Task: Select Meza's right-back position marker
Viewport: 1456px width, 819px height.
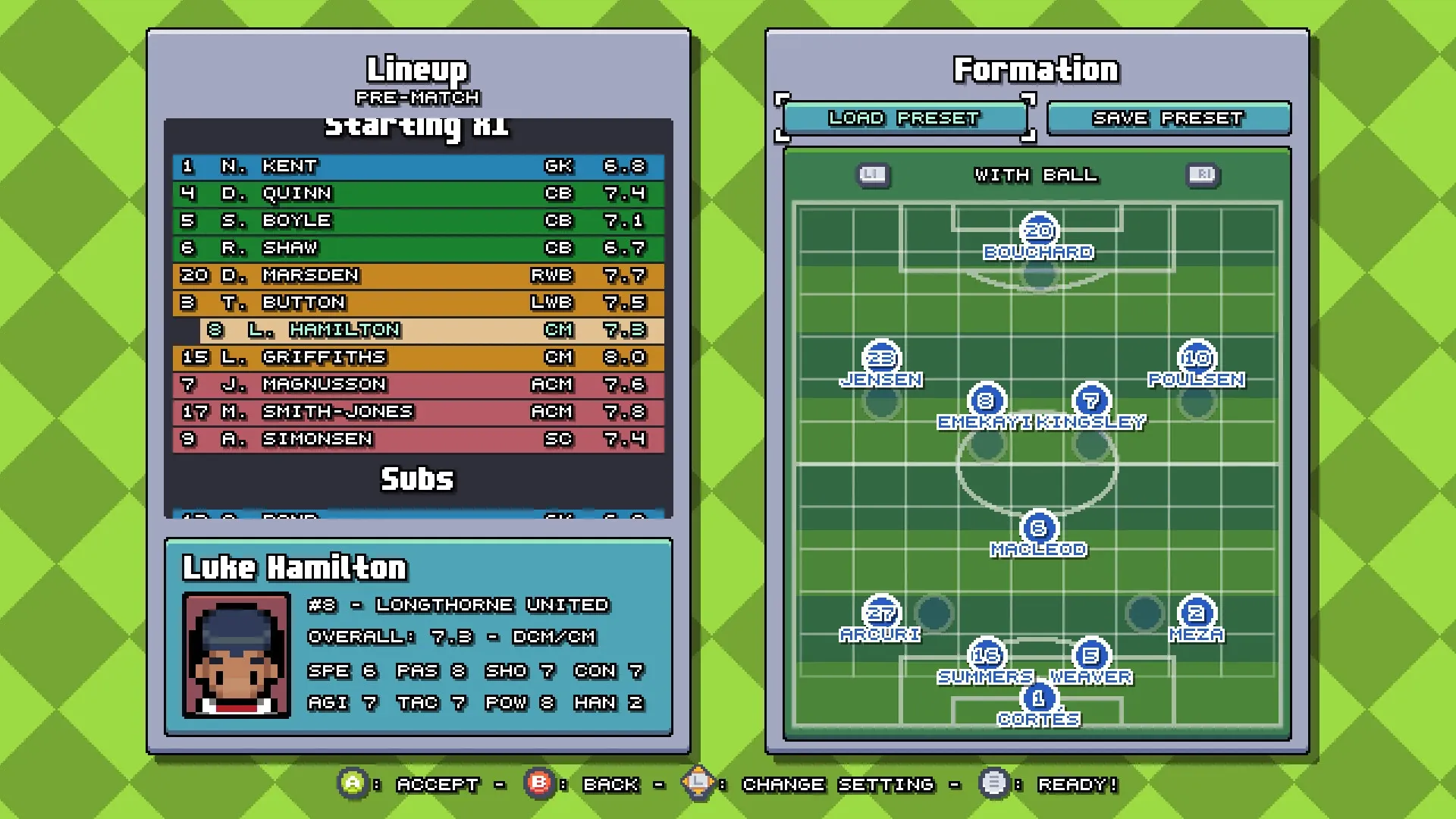Action: [1196, 610]
